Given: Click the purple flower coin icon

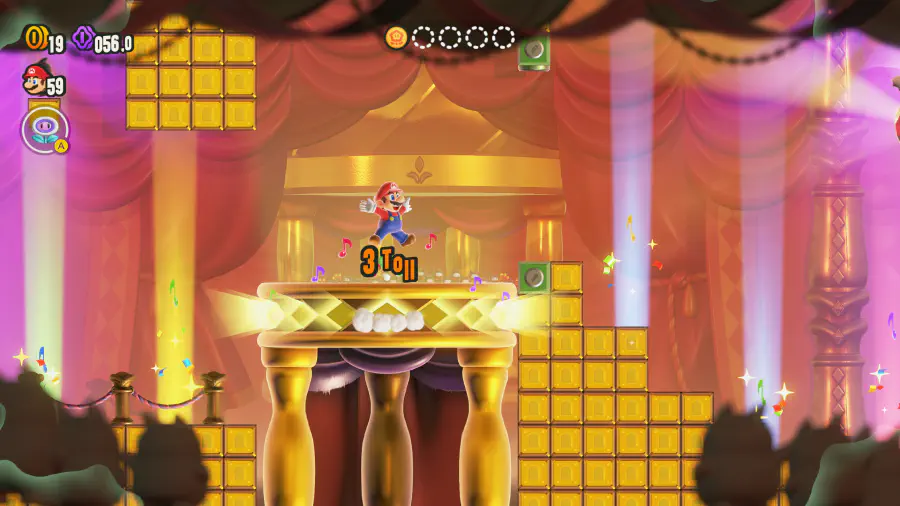Looking at the screenshot, I should coord(83,40).
